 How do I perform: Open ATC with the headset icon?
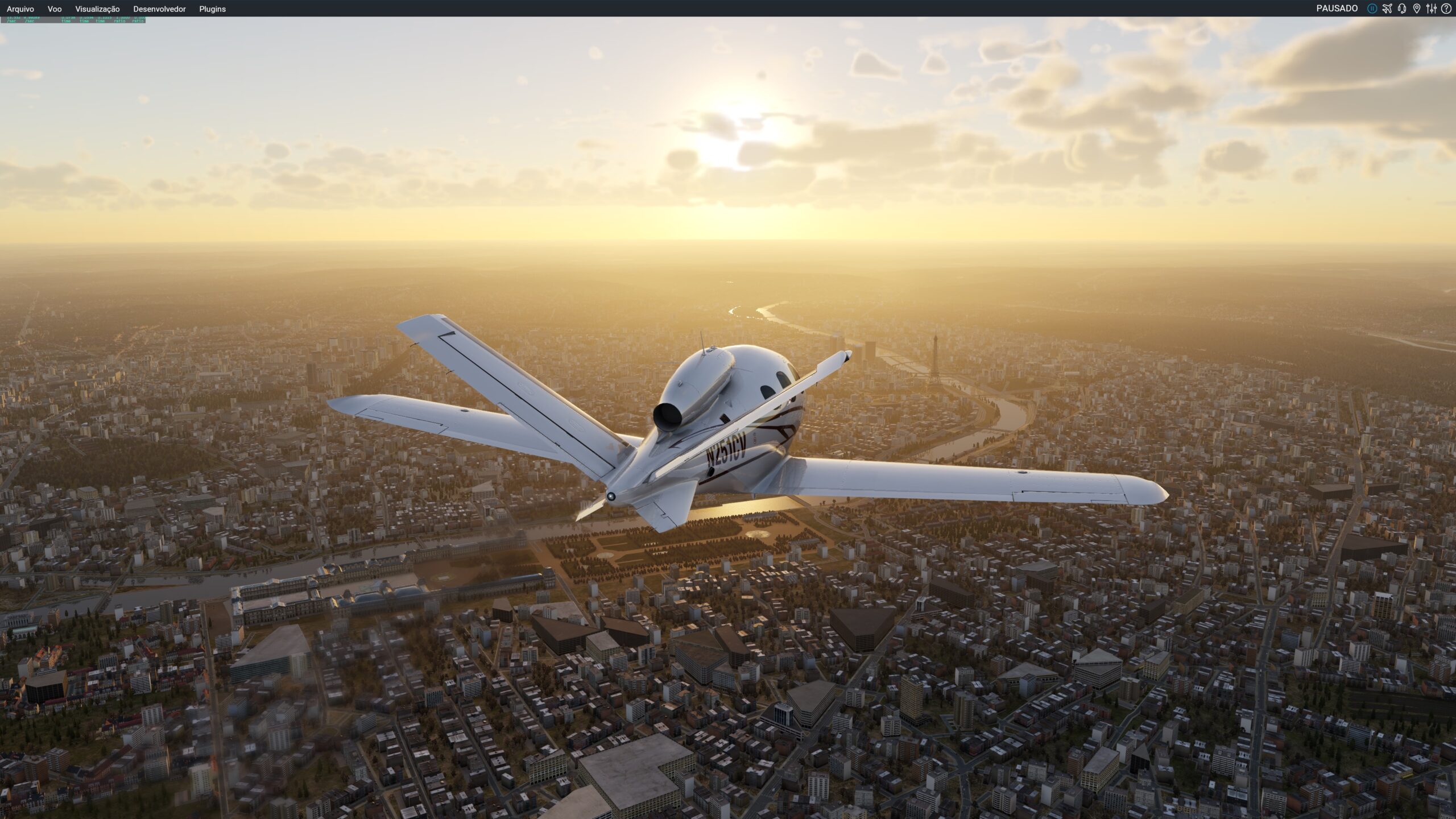point(1402,9)
